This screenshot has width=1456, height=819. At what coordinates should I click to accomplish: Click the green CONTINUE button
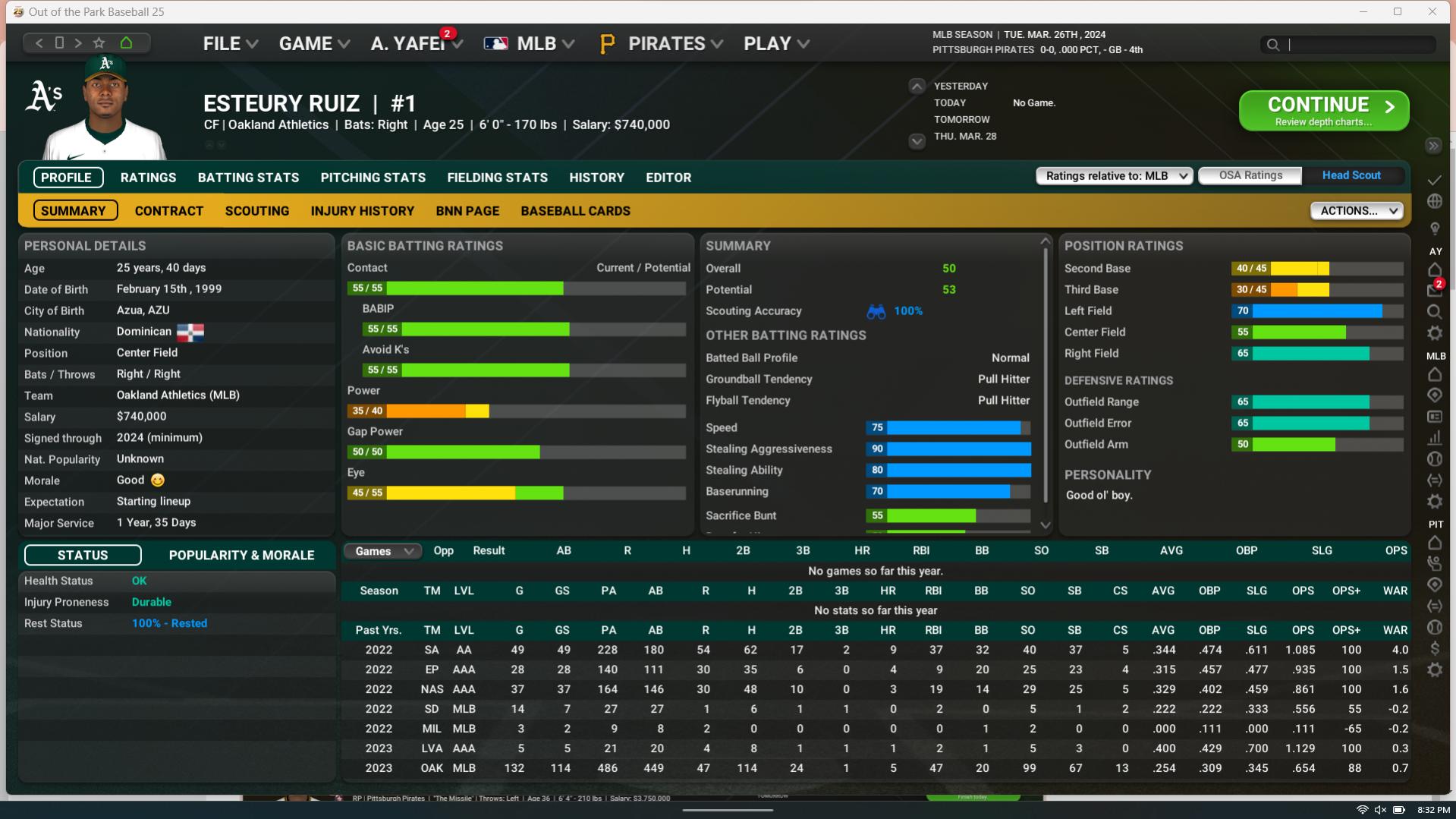1323,111
